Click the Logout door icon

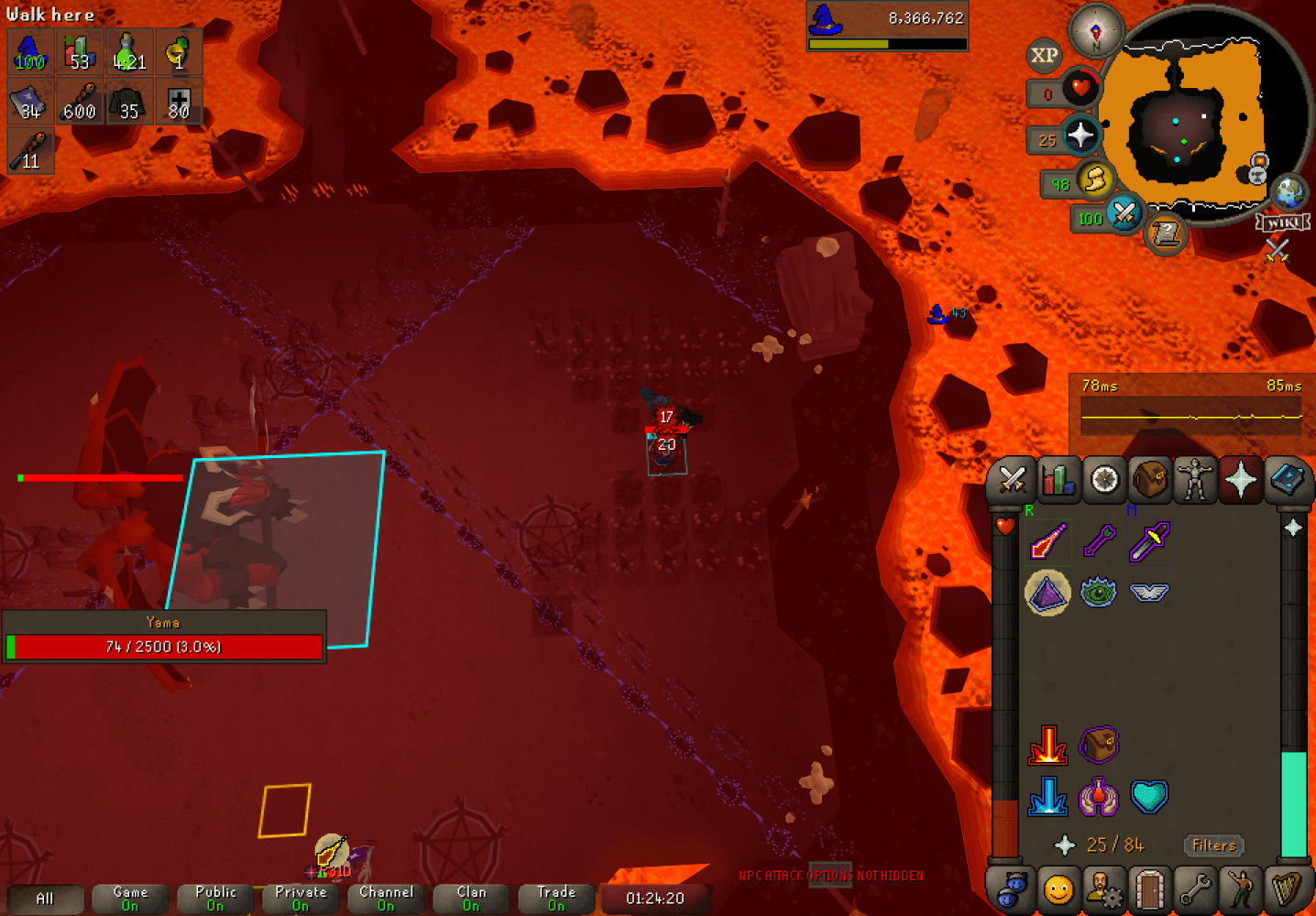pos(1150,889)
